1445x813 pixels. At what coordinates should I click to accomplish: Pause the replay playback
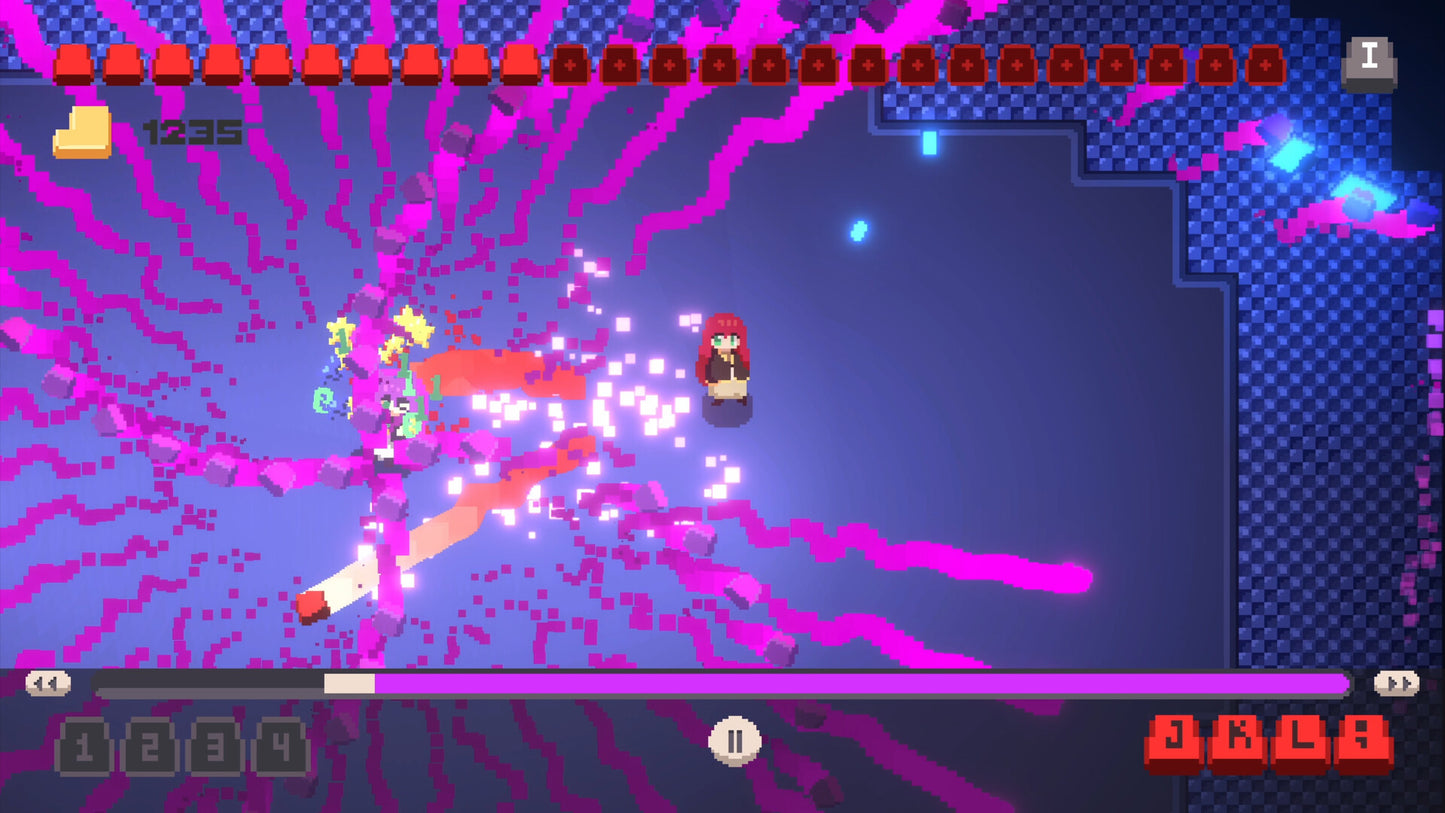(735, 742)
